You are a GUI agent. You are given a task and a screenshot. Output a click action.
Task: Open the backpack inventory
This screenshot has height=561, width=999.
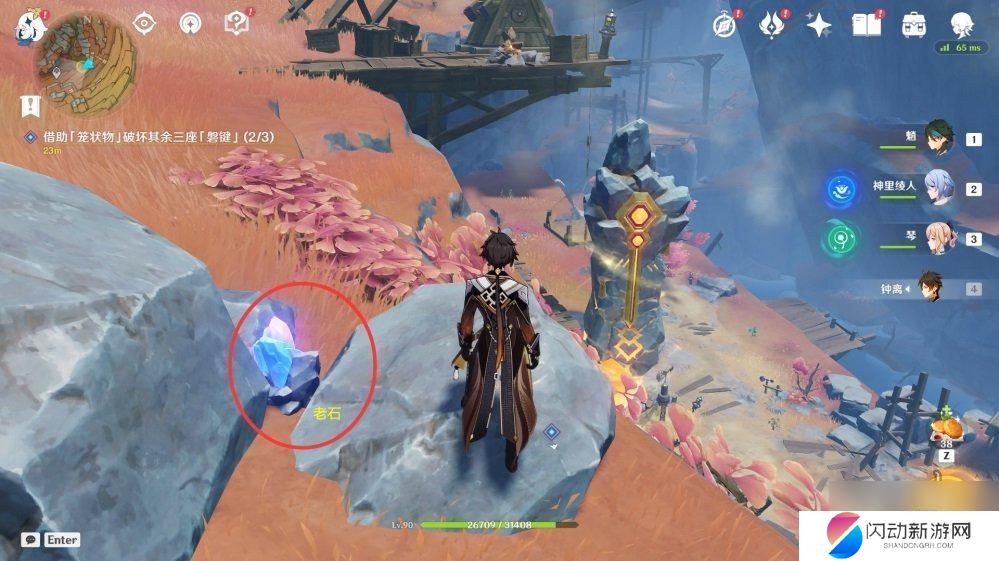[913, 25]
